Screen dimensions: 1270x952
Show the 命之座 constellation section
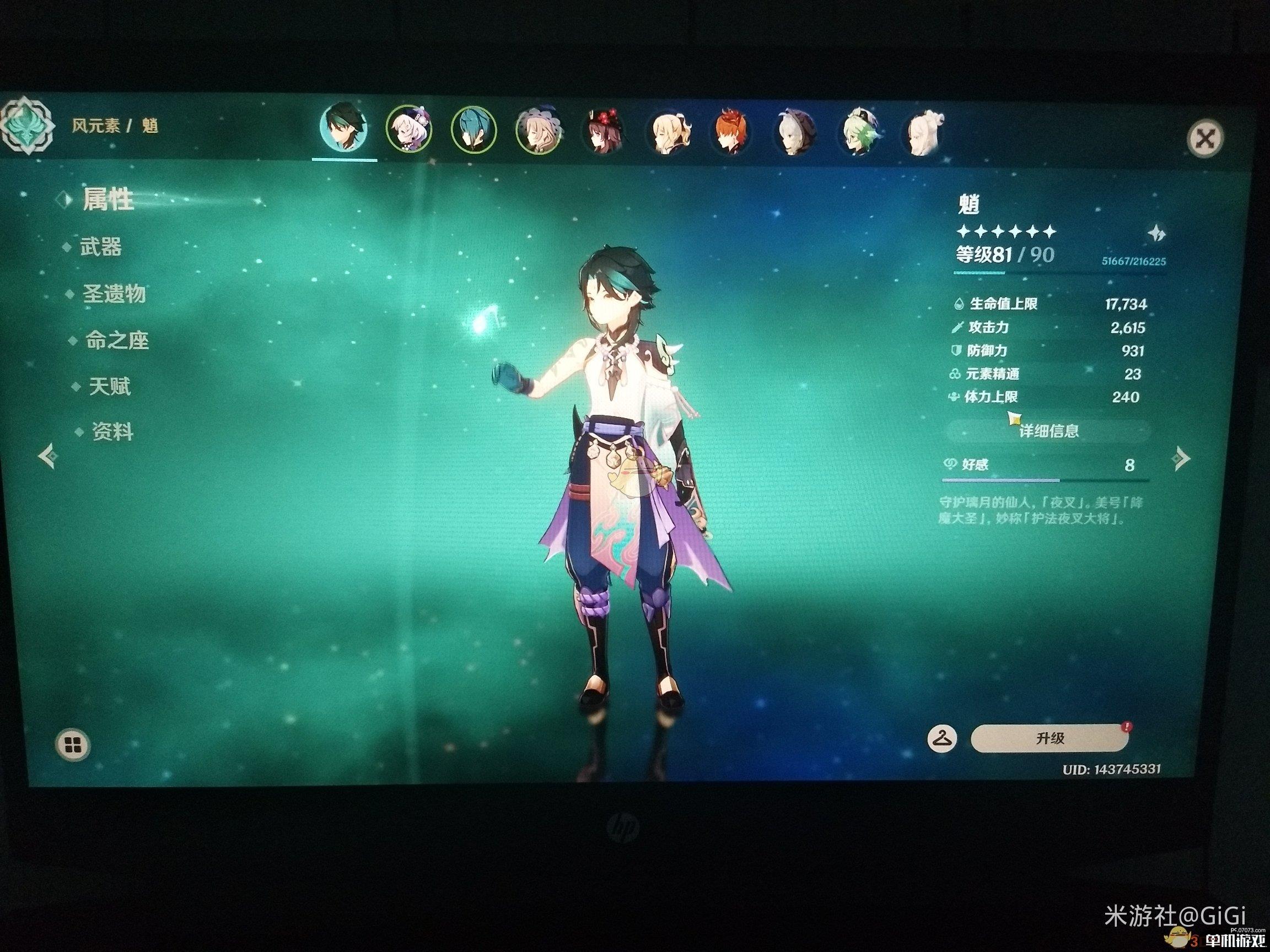pyautogui.click(x=116, y=341)
